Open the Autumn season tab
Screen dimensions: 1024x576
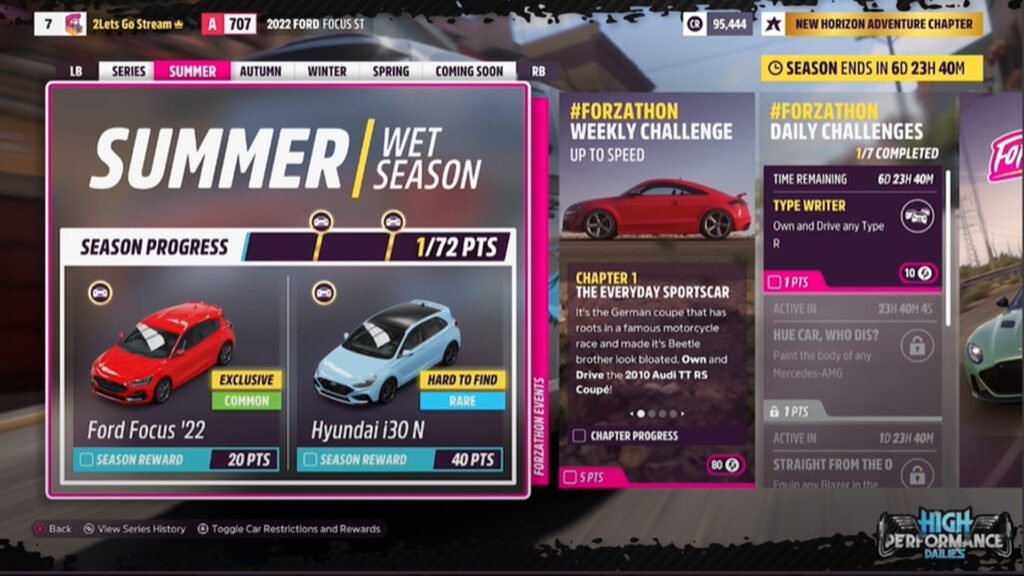[x=260, y=71]
